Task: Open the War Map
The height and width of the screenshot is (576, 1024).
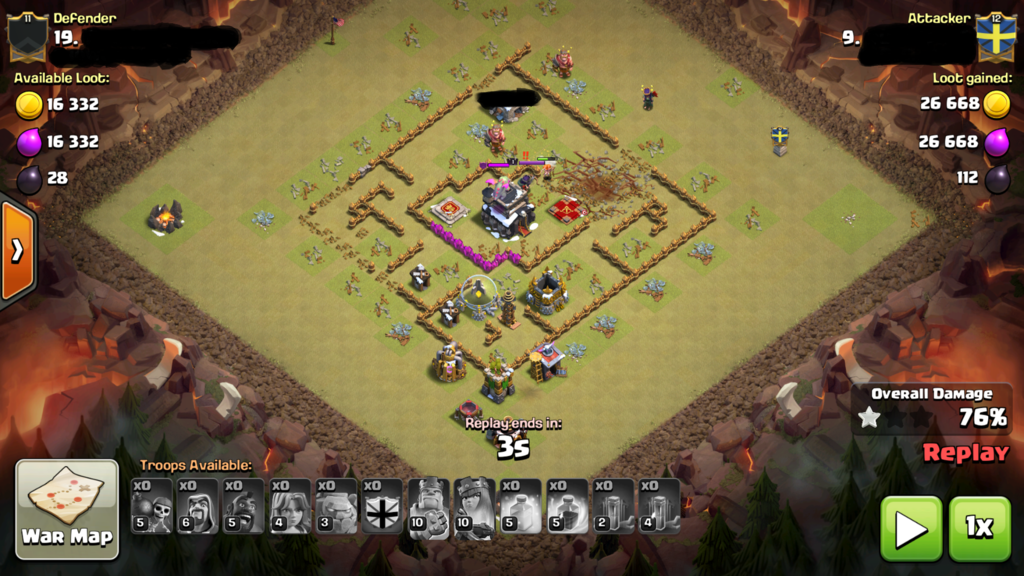Action: point(67,509)
